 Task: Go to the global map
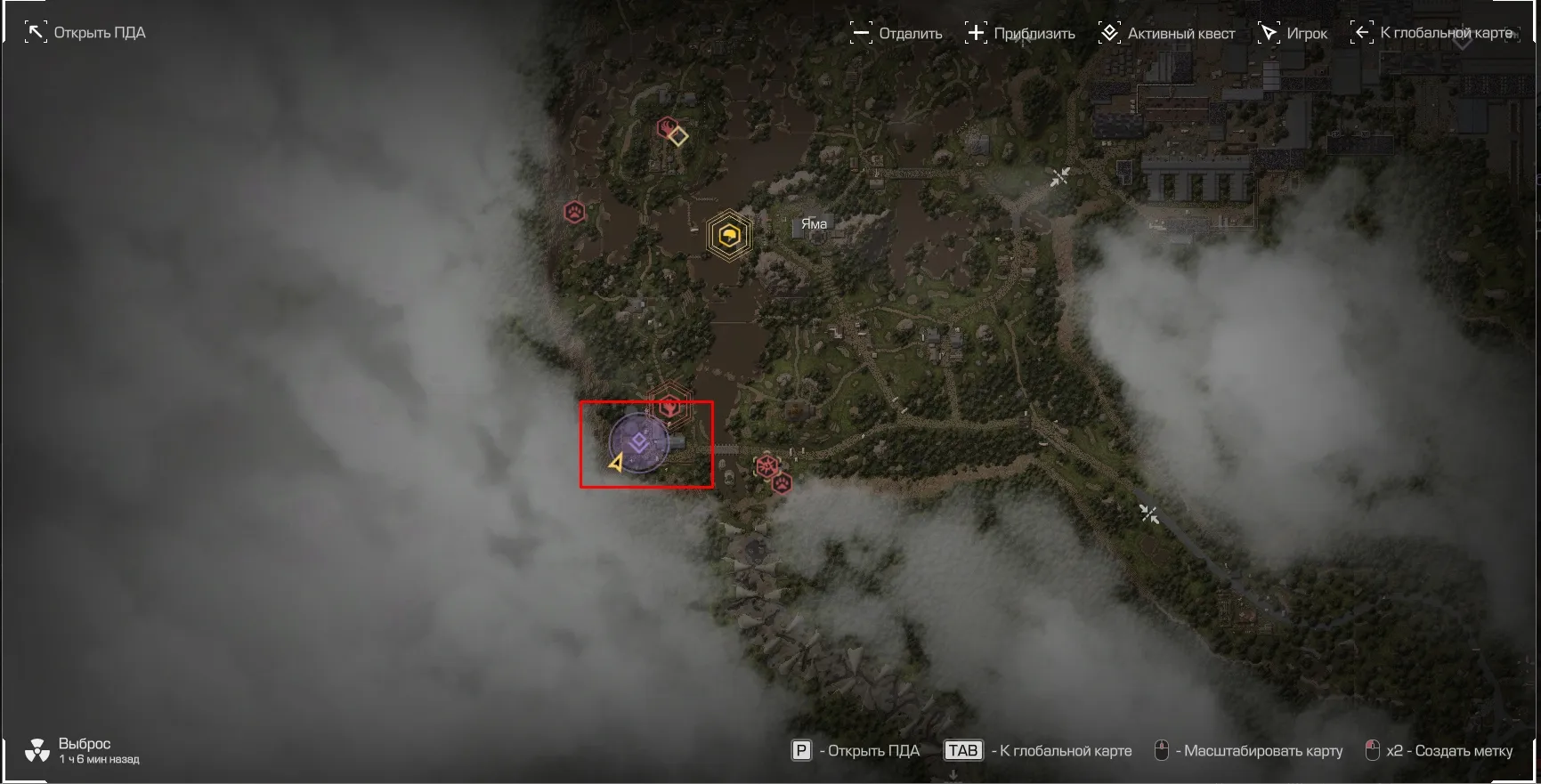[1432, 33]
